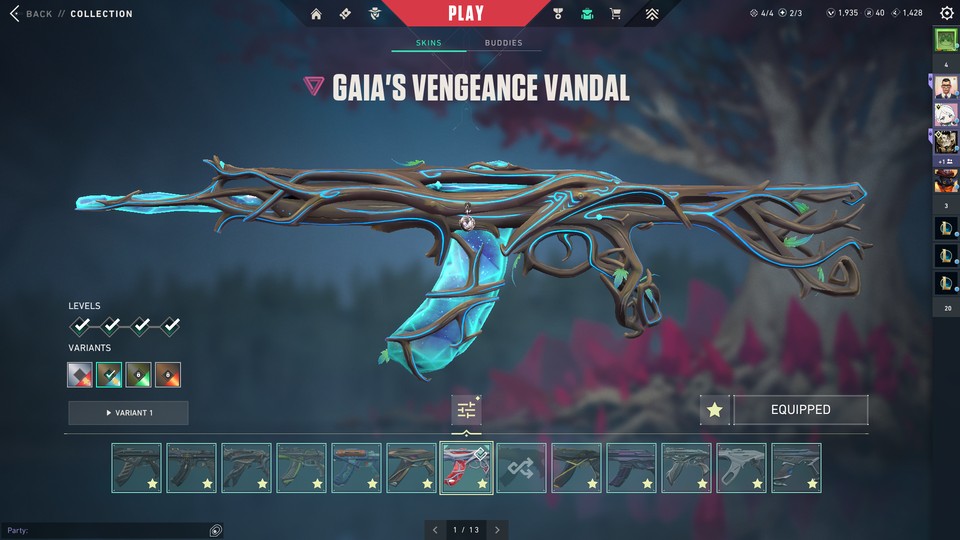Click the Equipped button
This screenshot has width=960, height=540.
point(800,410)
